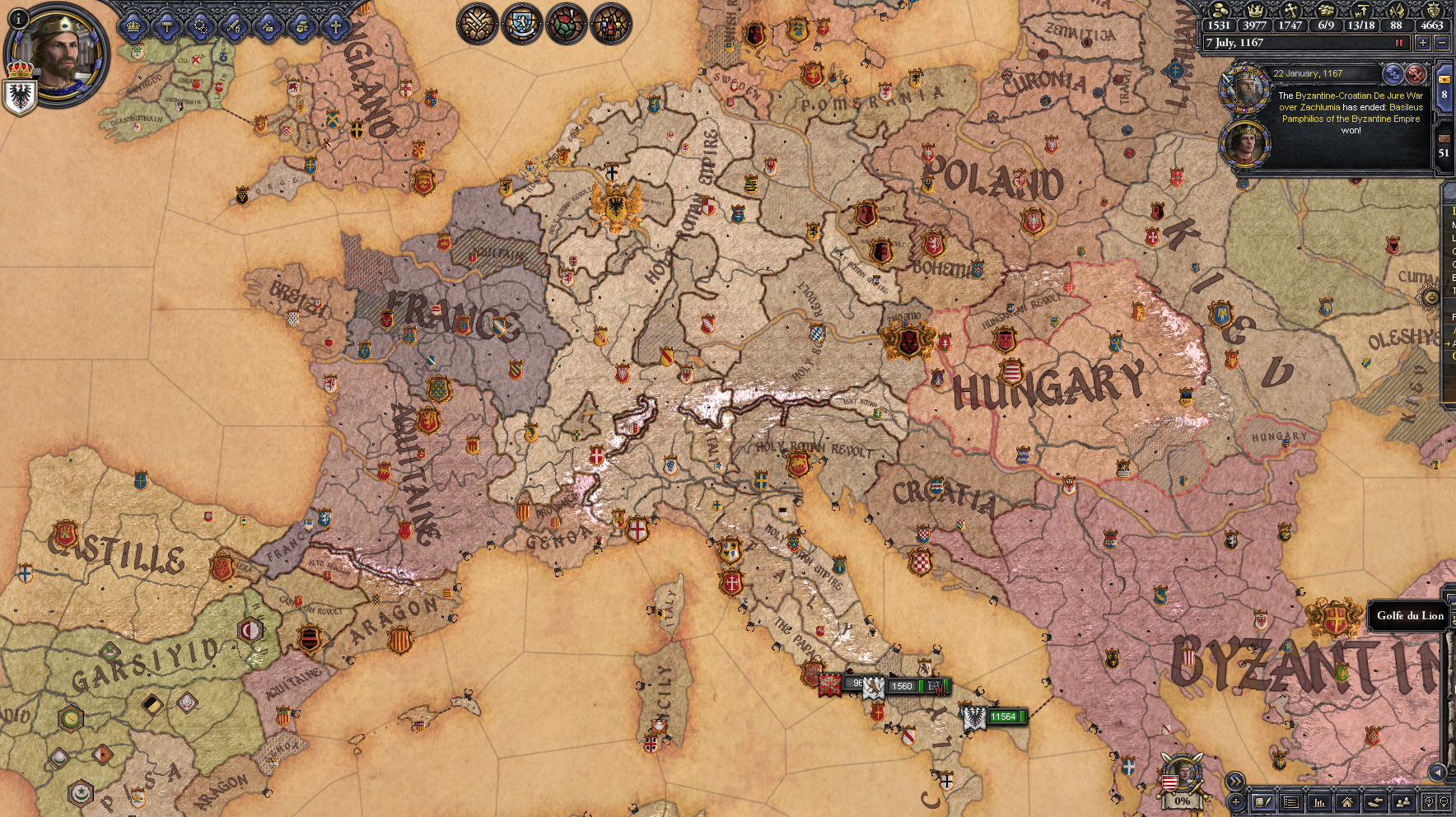
Task: Open the Technology screen with the rings icon
Action: [201, 27]
